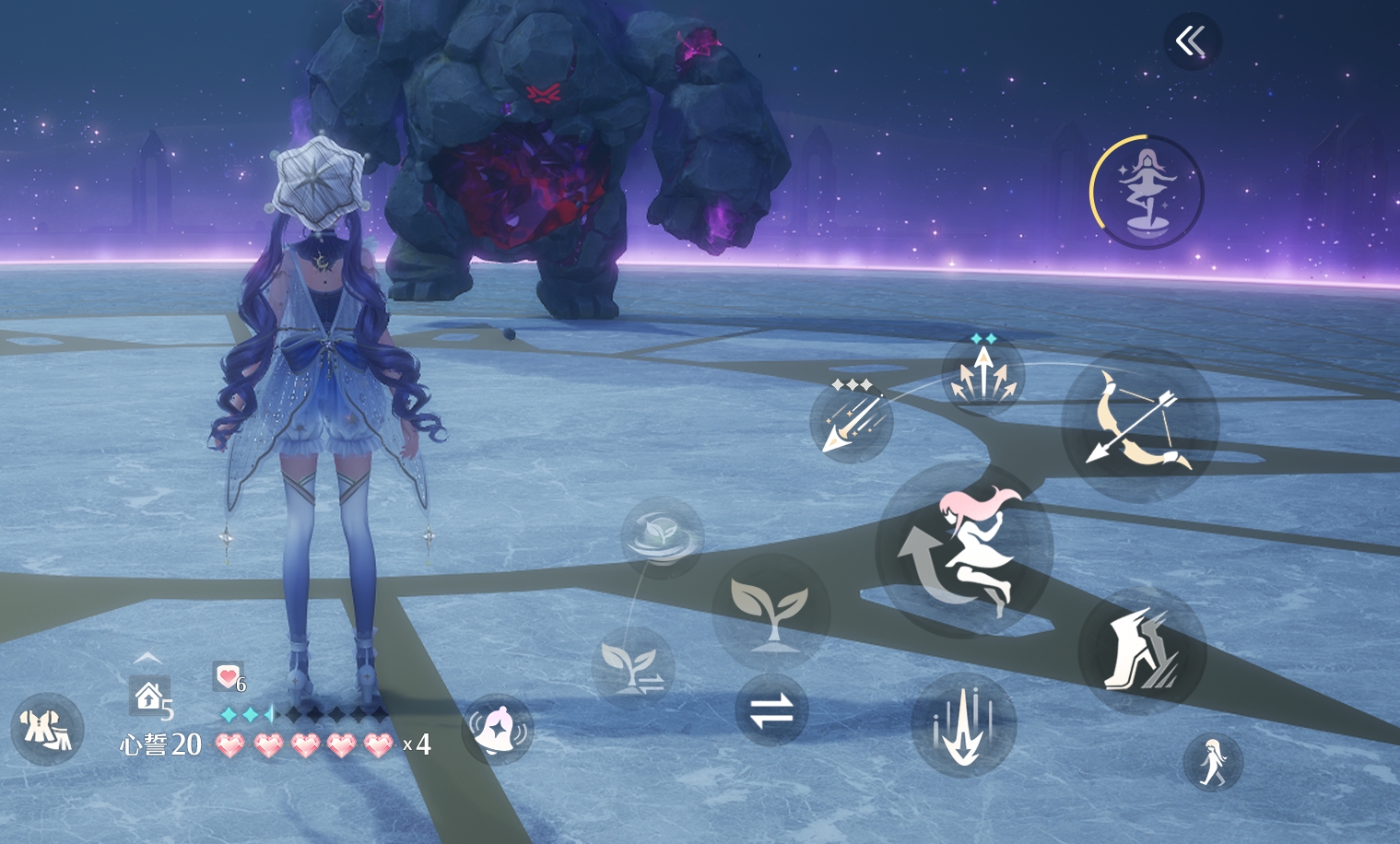The image size is (1400, 844).
Task: Select the heart item icon showing 6
Action: pos(228,677)
